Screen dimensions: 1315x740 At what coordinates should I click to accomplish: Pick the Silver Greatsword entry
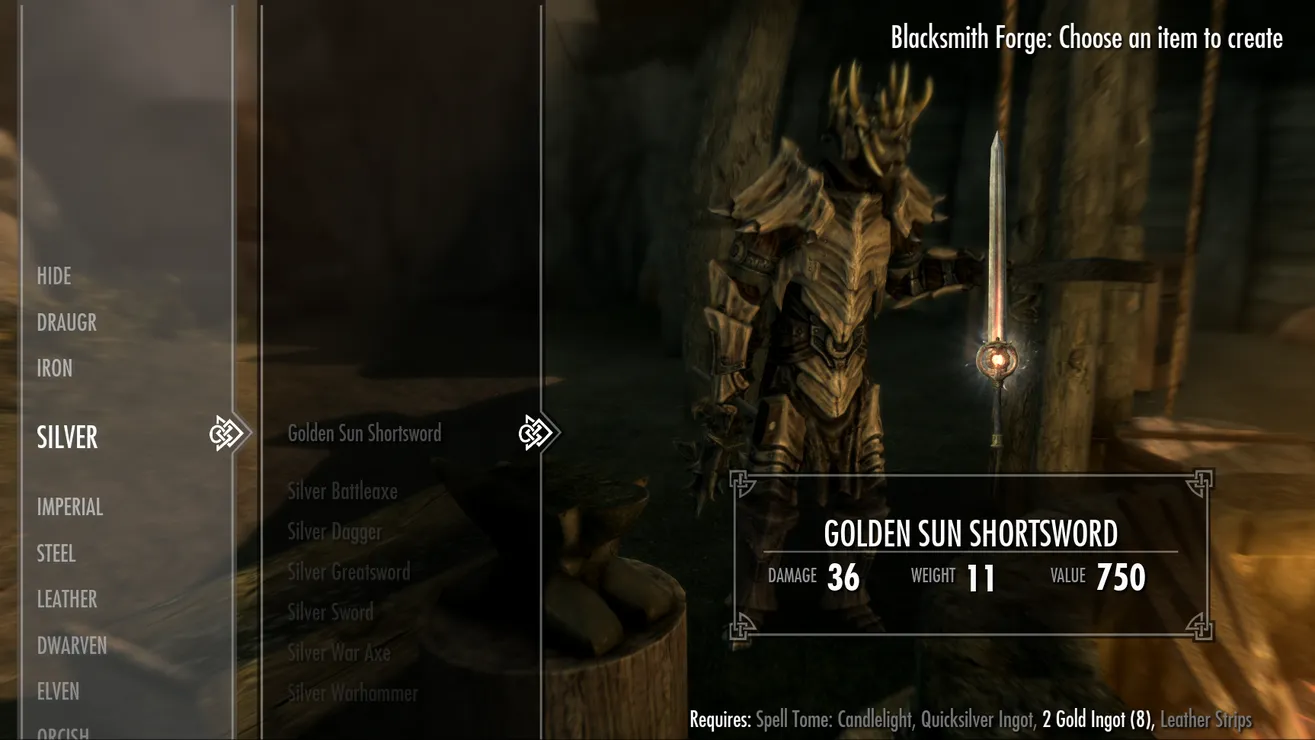[348, 572]
